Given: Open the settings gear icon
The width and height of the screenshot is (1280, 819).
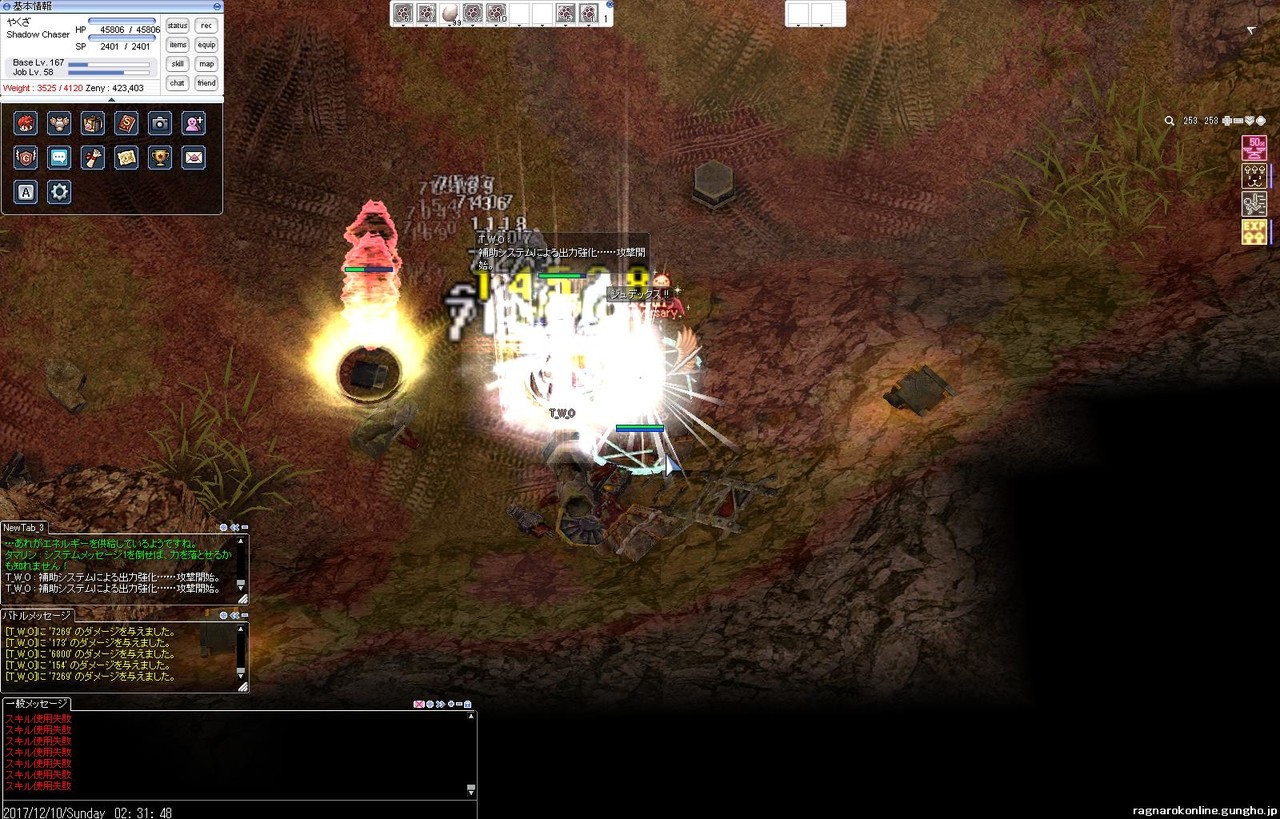Looking at the screenshot, I should click(59, 192).
